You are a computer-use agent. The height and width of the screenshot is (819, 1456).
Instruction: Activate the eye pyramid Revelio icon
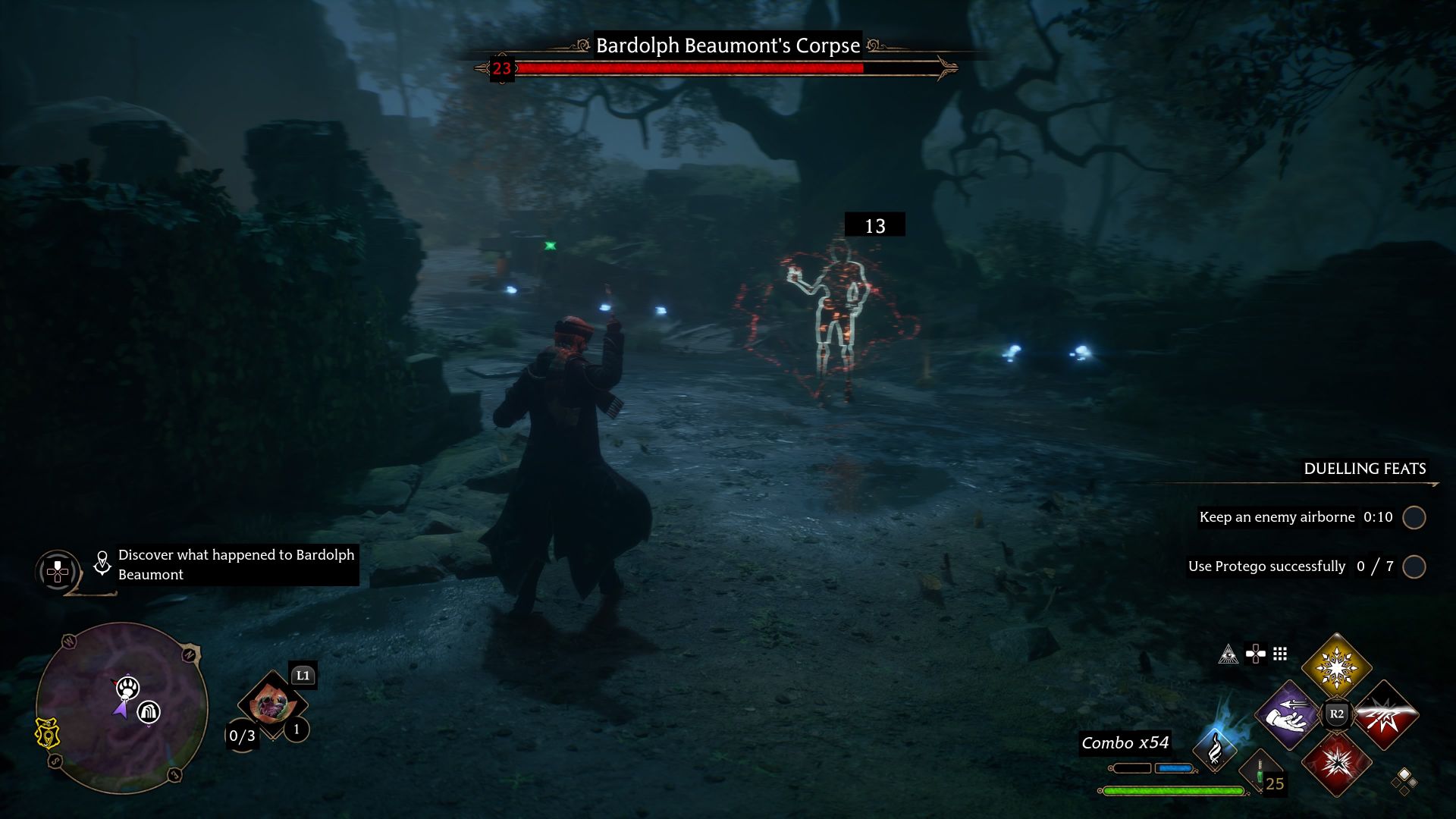[x=1228, y=654]
